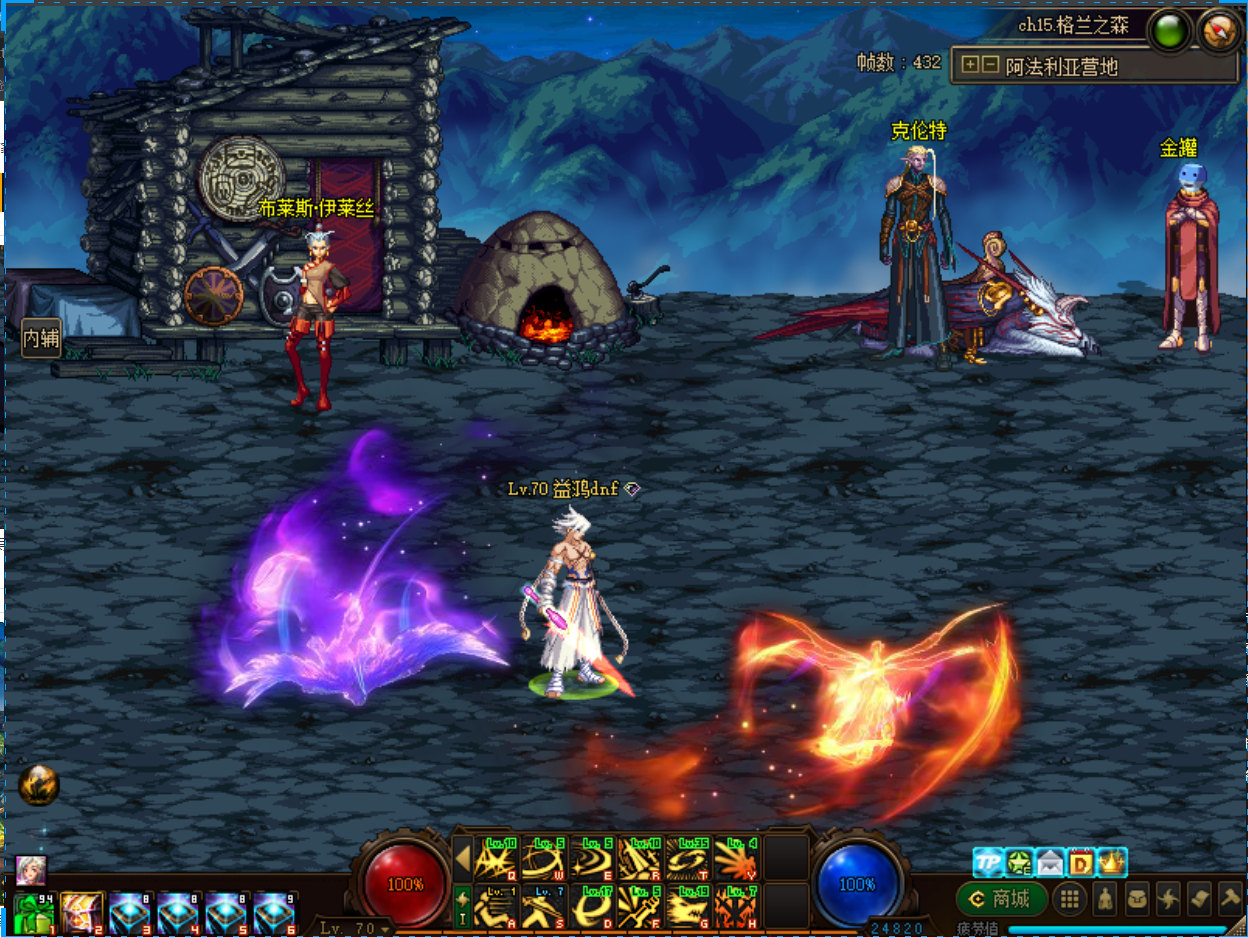1248x937 pixels.
Task: Open the calendar D icon
Action: (x=1081, y=862)
